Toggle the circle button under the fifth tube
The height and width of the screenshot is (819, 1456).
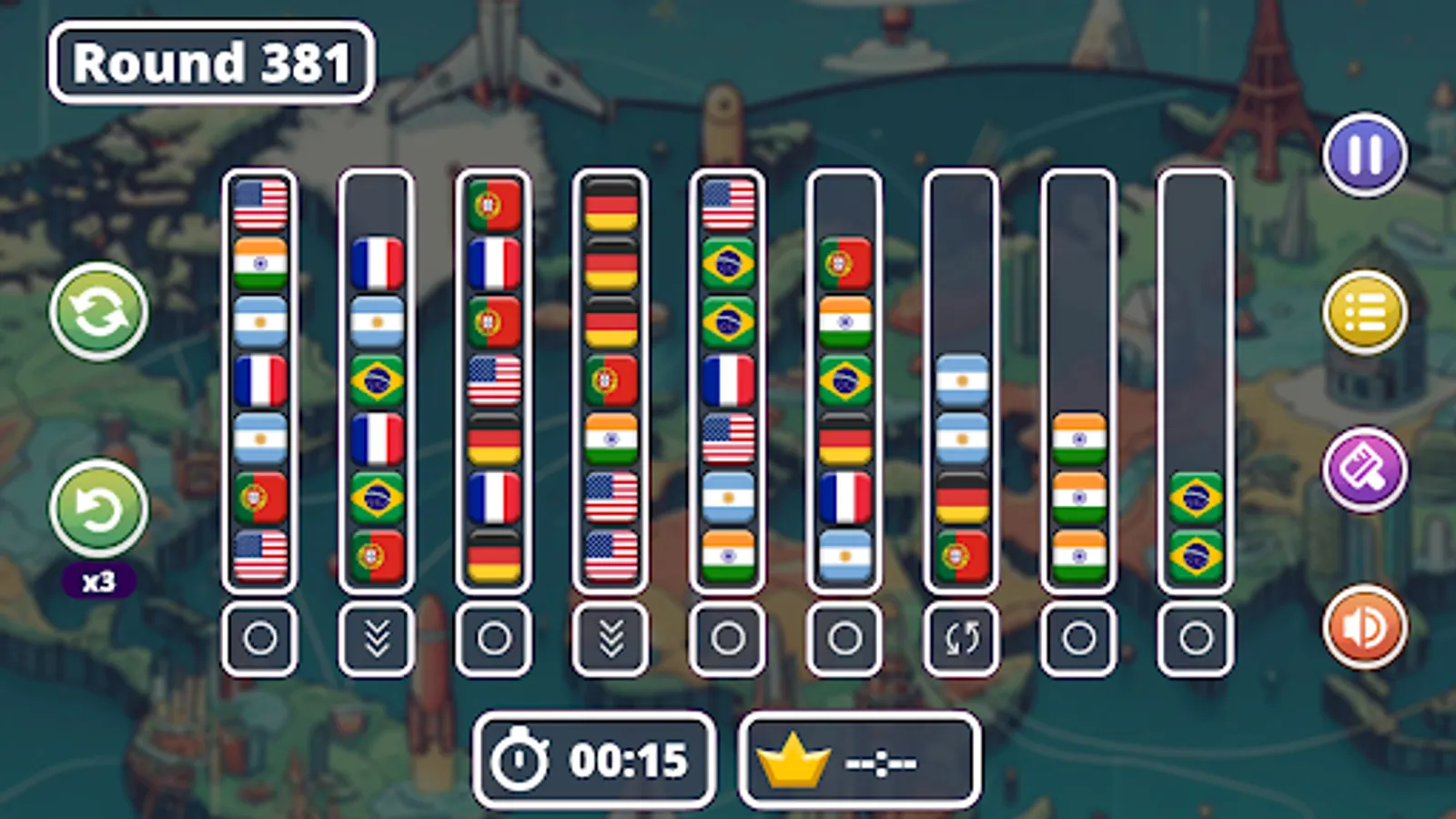(x=728, y=637)
